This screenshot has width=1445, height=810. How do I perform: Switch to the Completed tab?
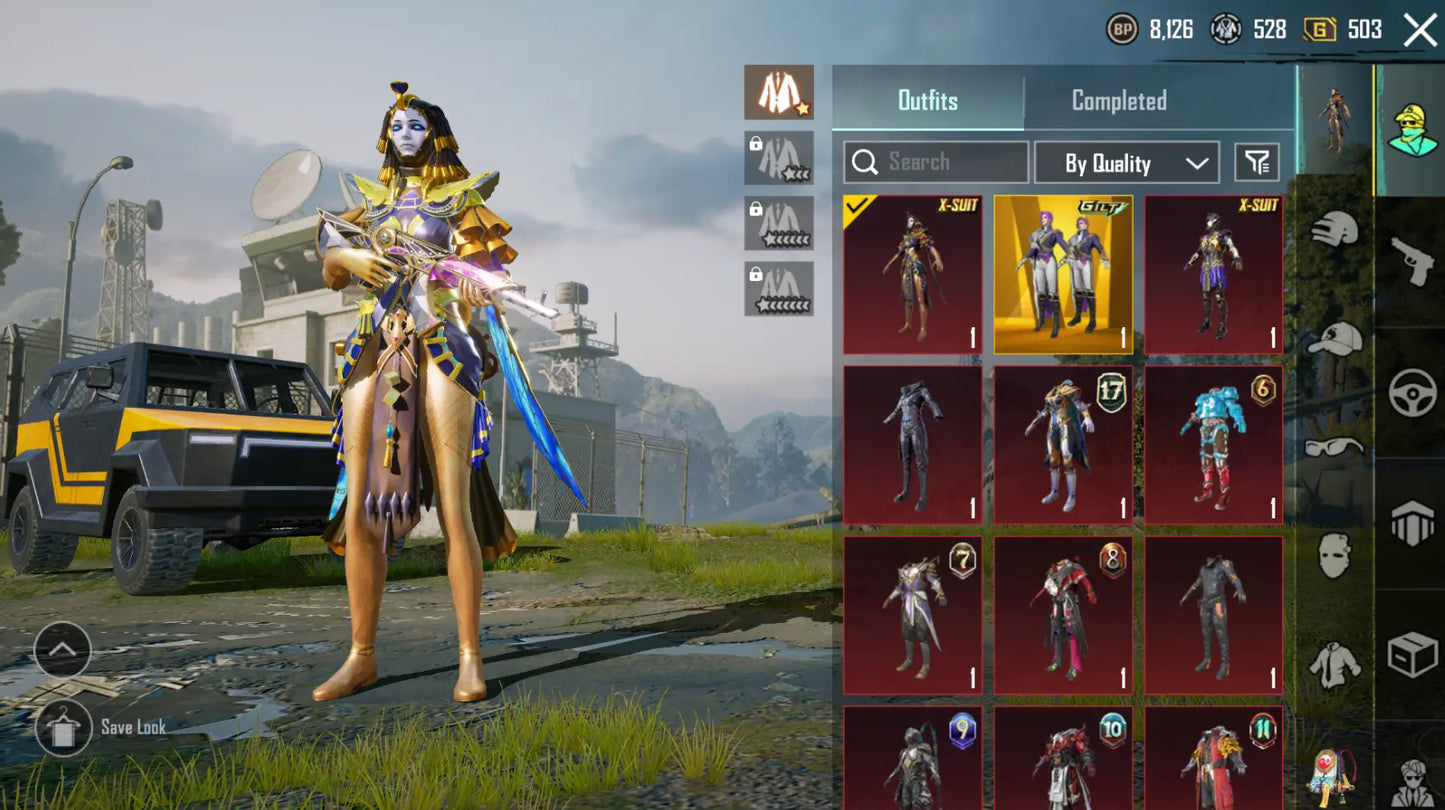point(1118,100)
